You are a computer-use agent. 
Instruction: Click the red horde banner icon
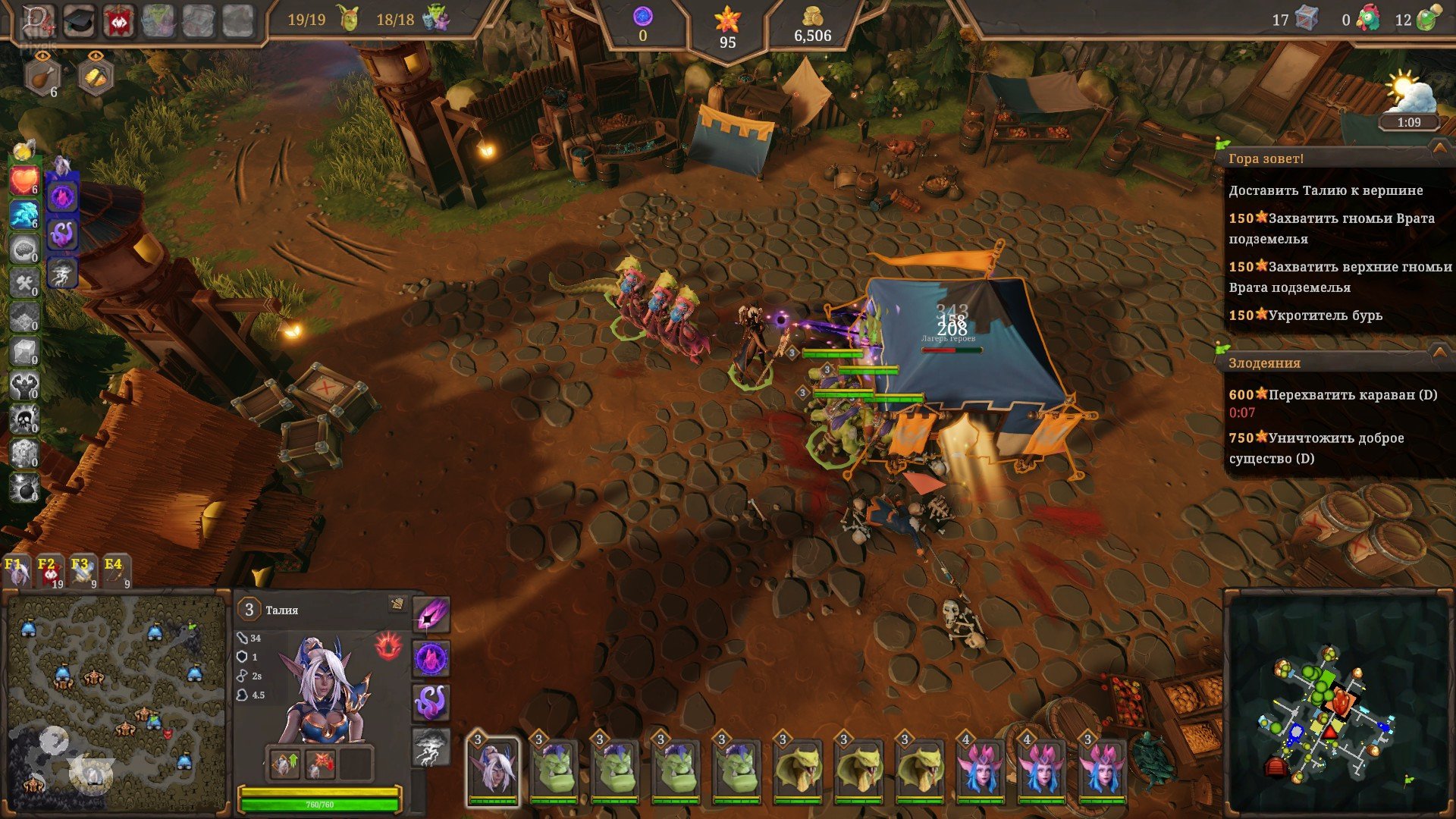(x=119, y=20)
